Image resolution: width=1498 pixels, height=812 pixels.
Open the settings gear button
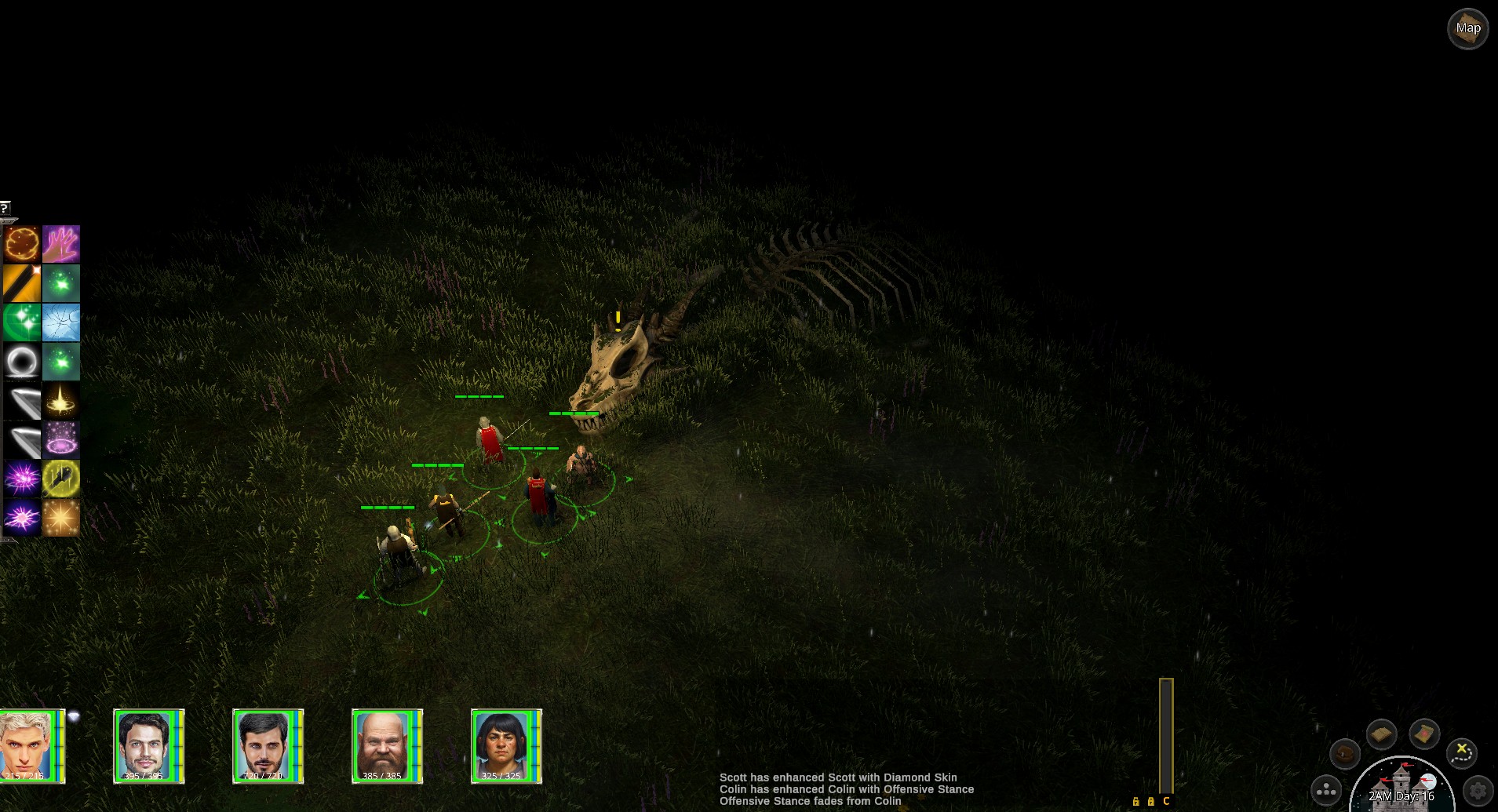1478,790
